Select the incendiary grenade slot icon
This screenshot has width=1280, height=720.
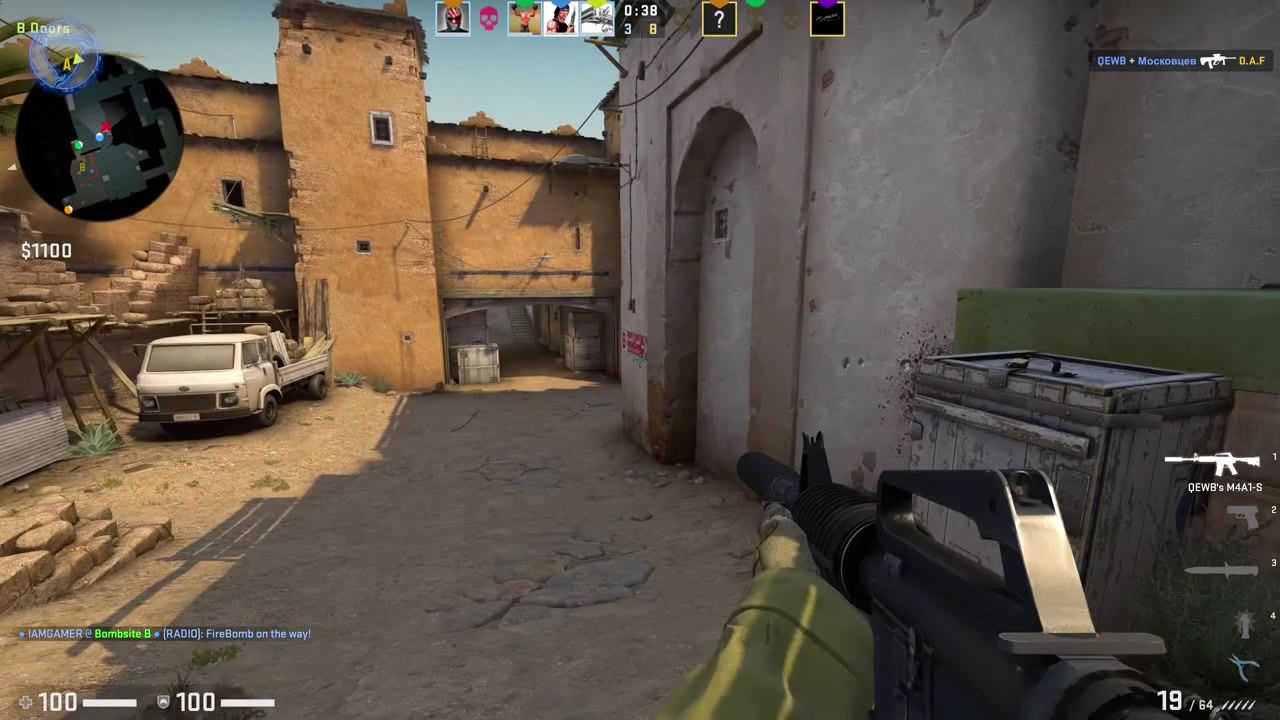tap(1243, 622)
